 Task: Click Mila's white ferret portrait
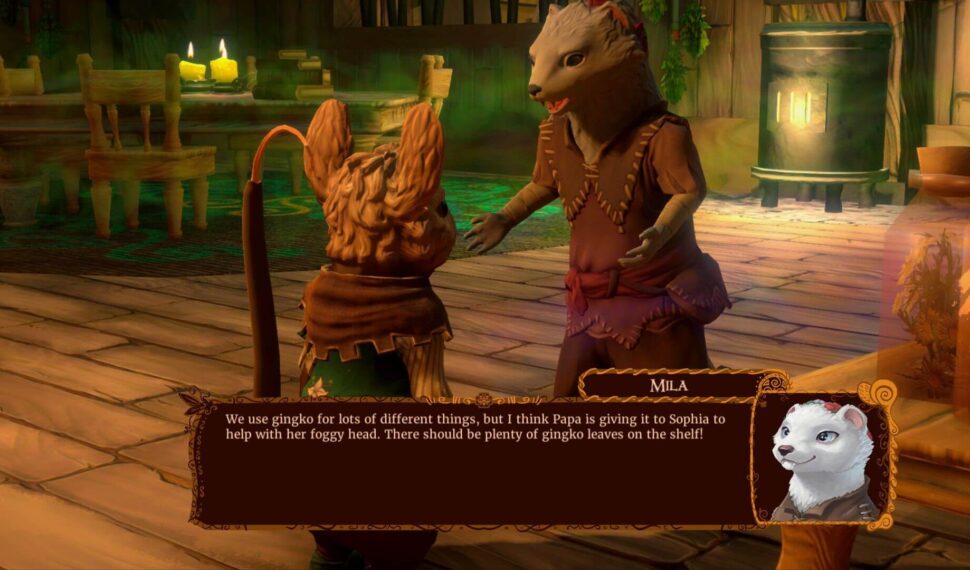point(822,457)
